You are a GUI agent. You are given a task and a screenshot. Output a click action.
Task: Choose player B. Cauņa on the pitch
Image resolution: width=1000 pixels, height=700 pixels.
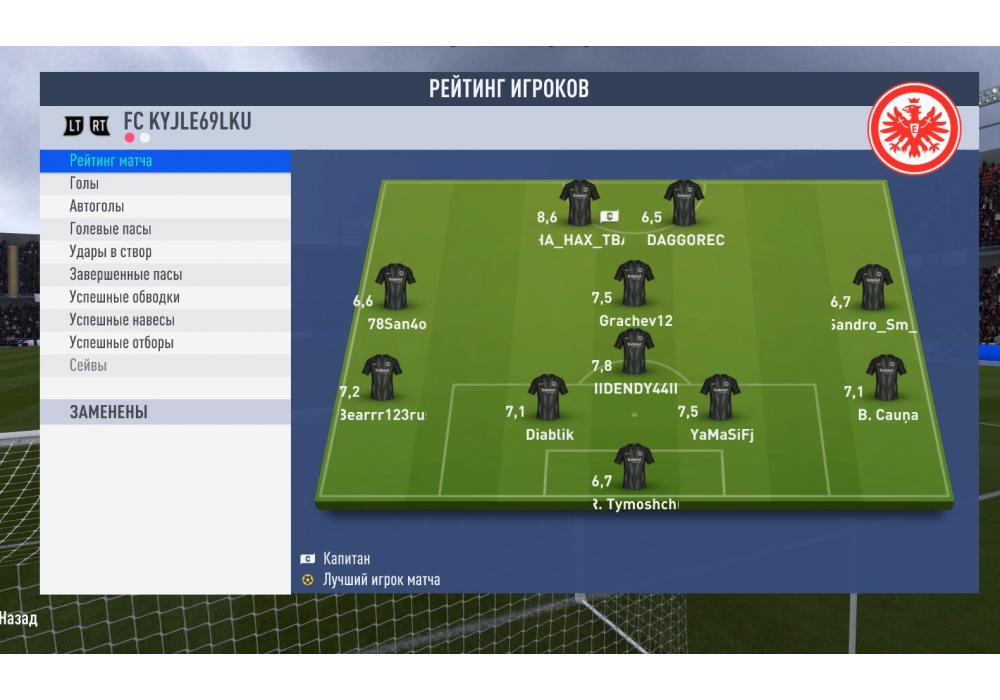(886, 378)
